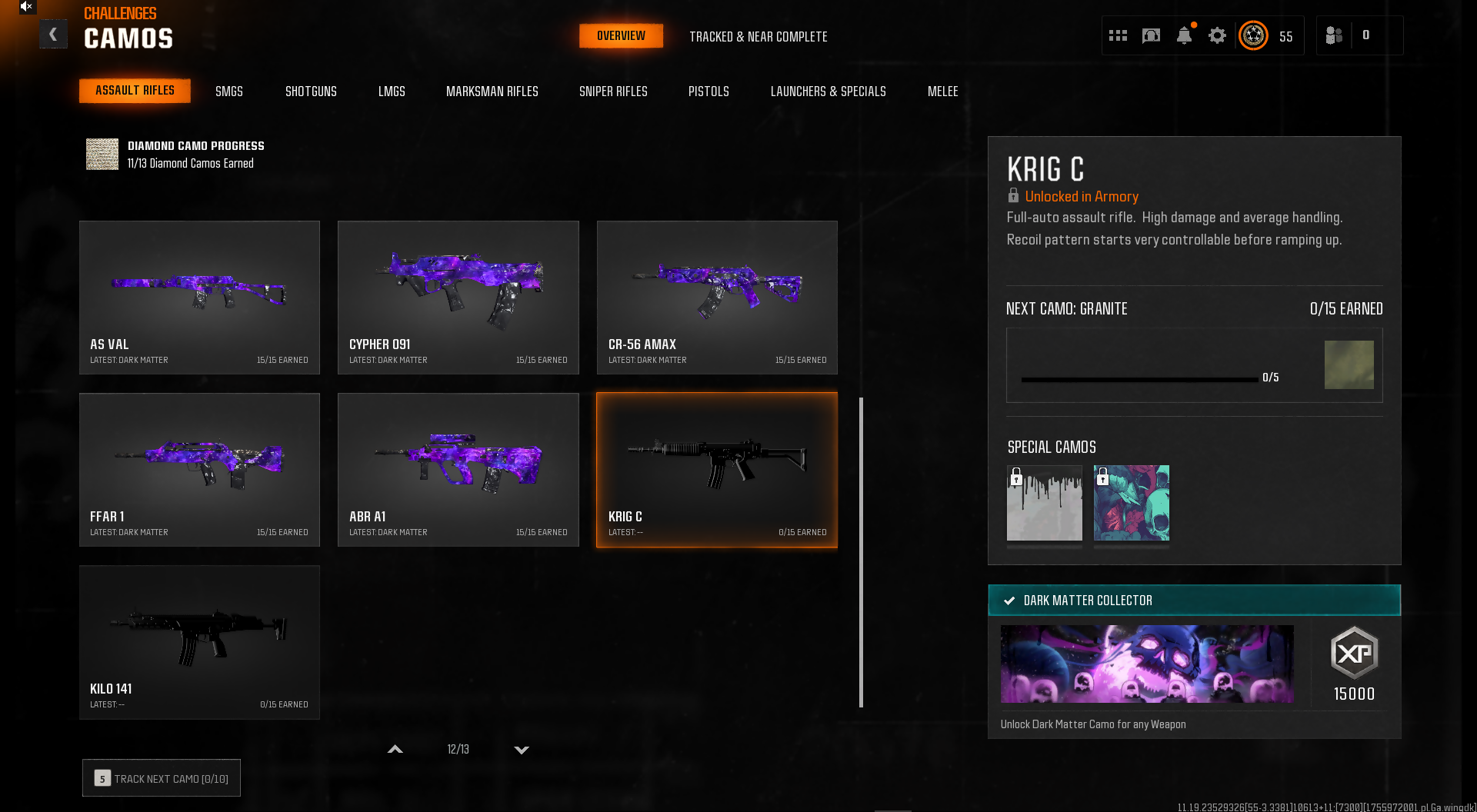
Task: Switch to the Shotguns tab
Action: pyautogui.click(x=311, y=92)
